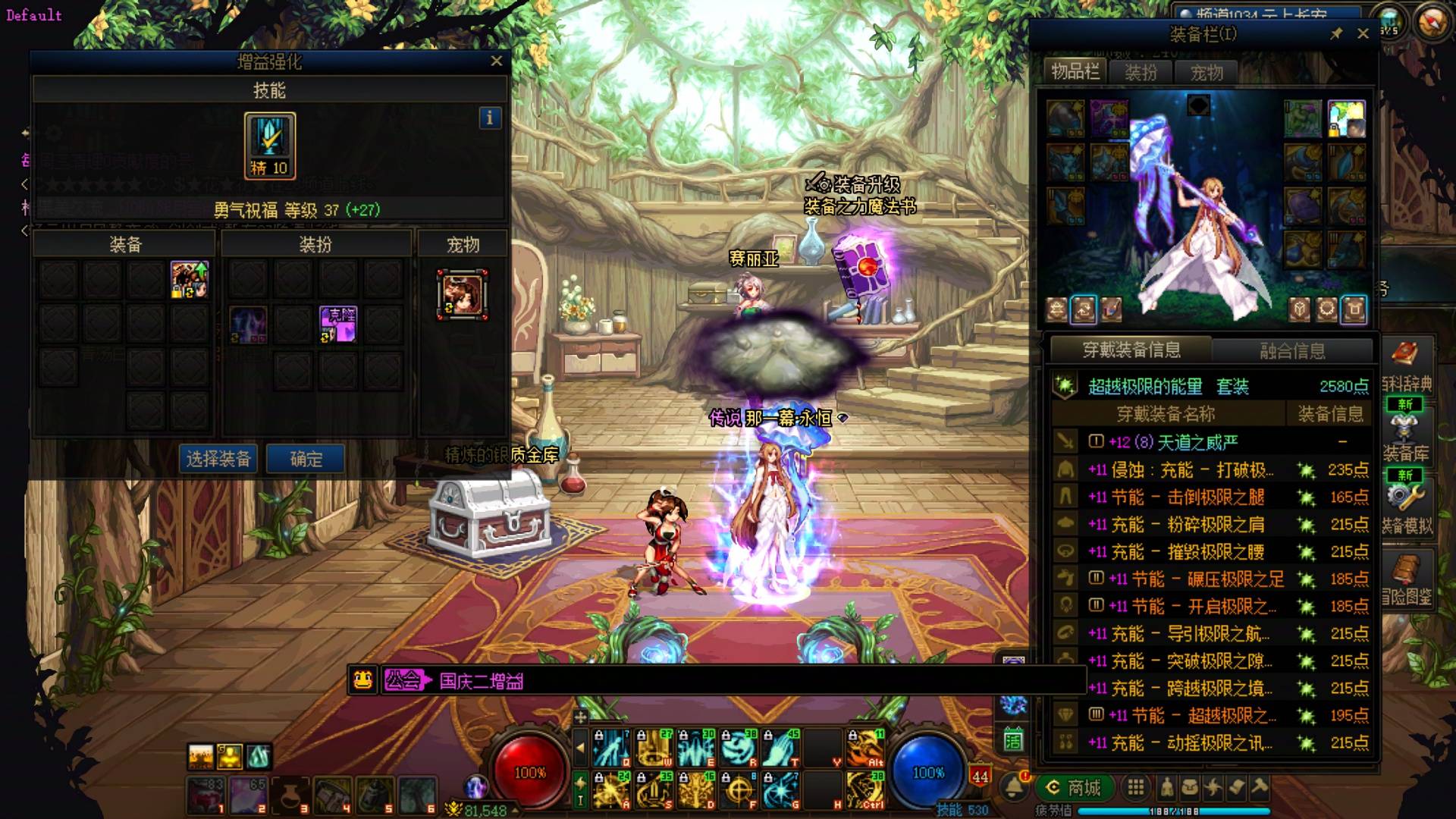Open the 宠物 tab in equipment window
Screen dimensions: 1456x819
[x=1206, y=73]
